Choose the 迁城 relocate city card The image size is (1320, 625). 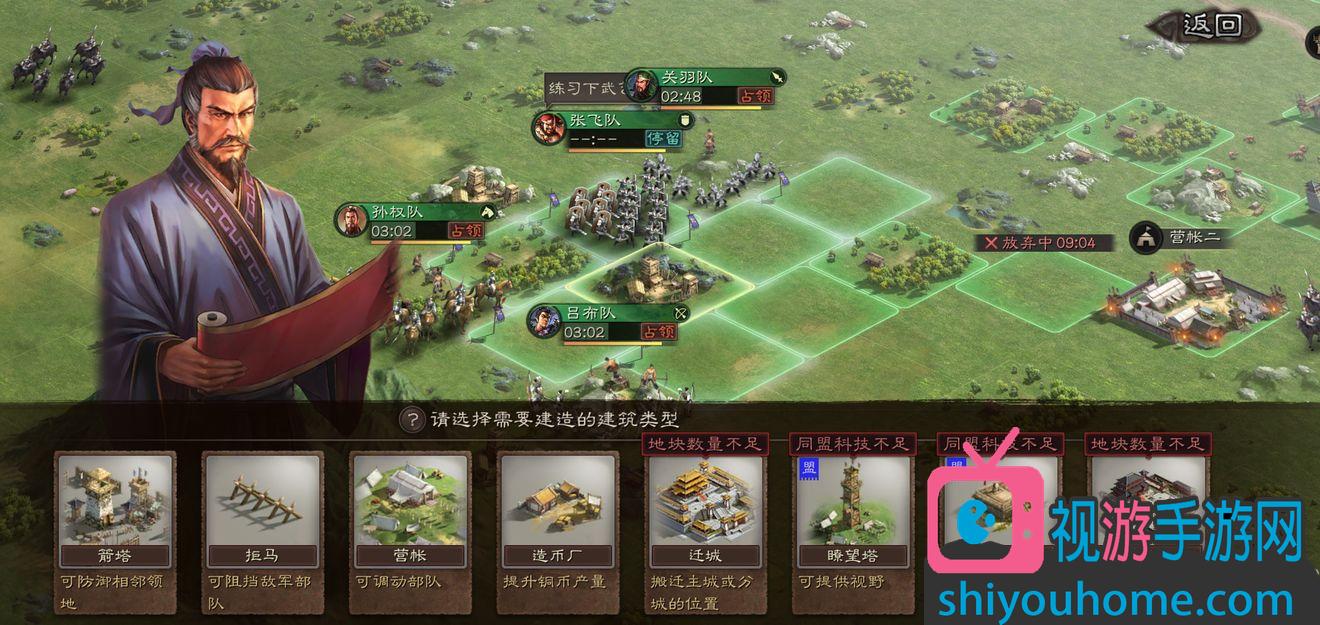tap(705, 510)
